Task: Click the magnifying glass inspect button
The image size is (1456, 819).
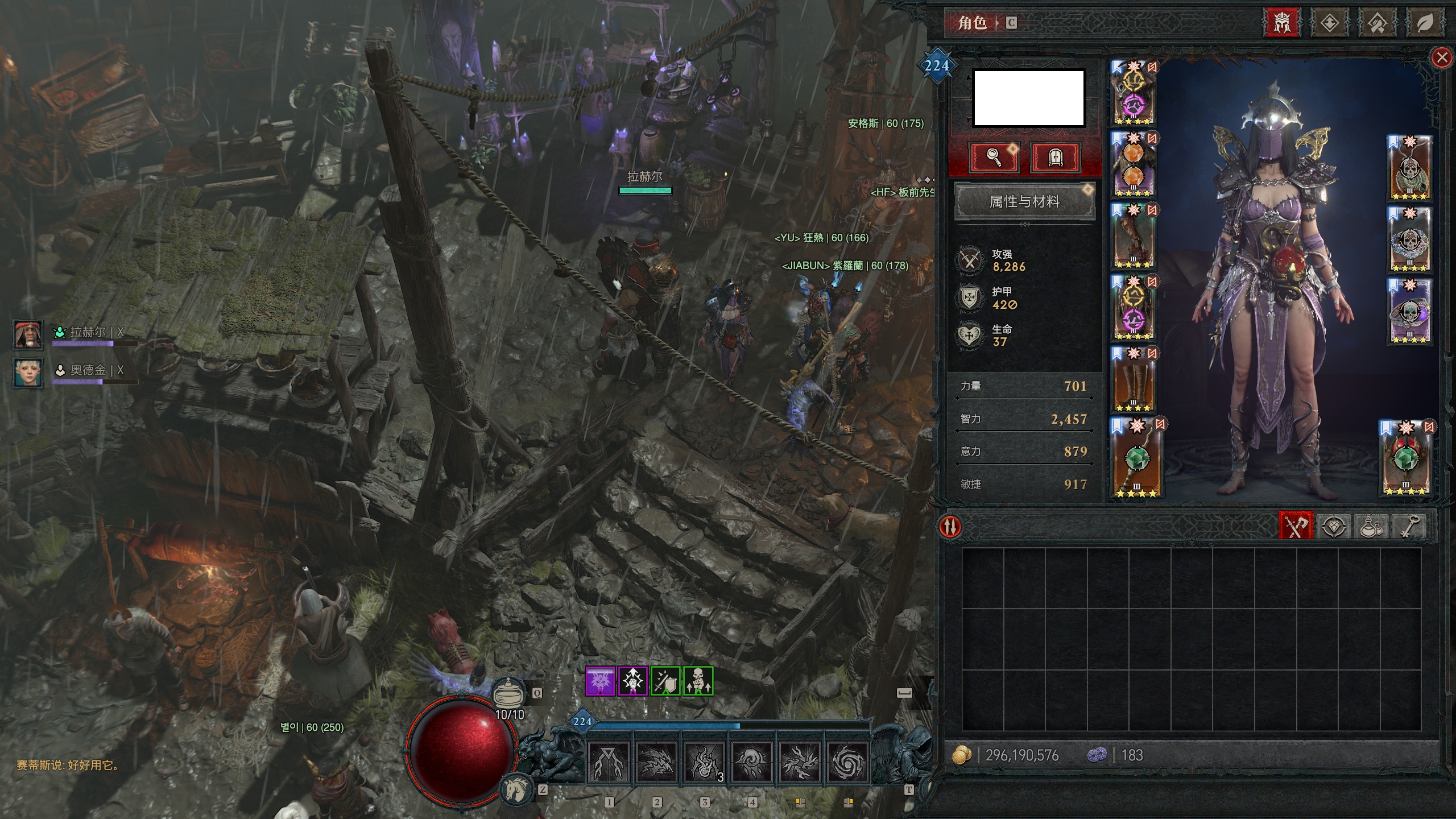Action: point(994,157)
